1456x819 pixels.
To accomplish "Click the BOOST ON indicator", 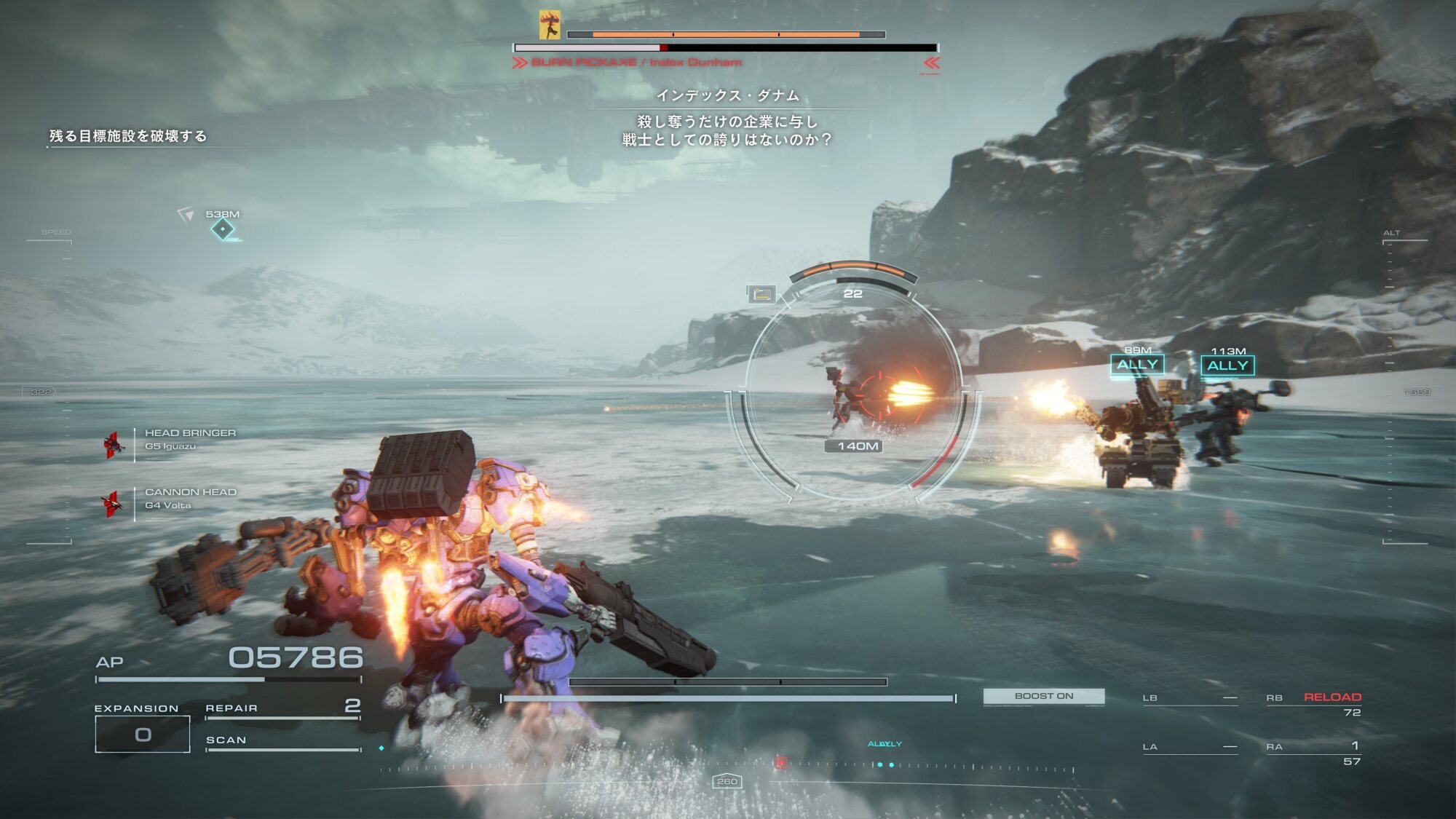I will tap(1043, 696).
